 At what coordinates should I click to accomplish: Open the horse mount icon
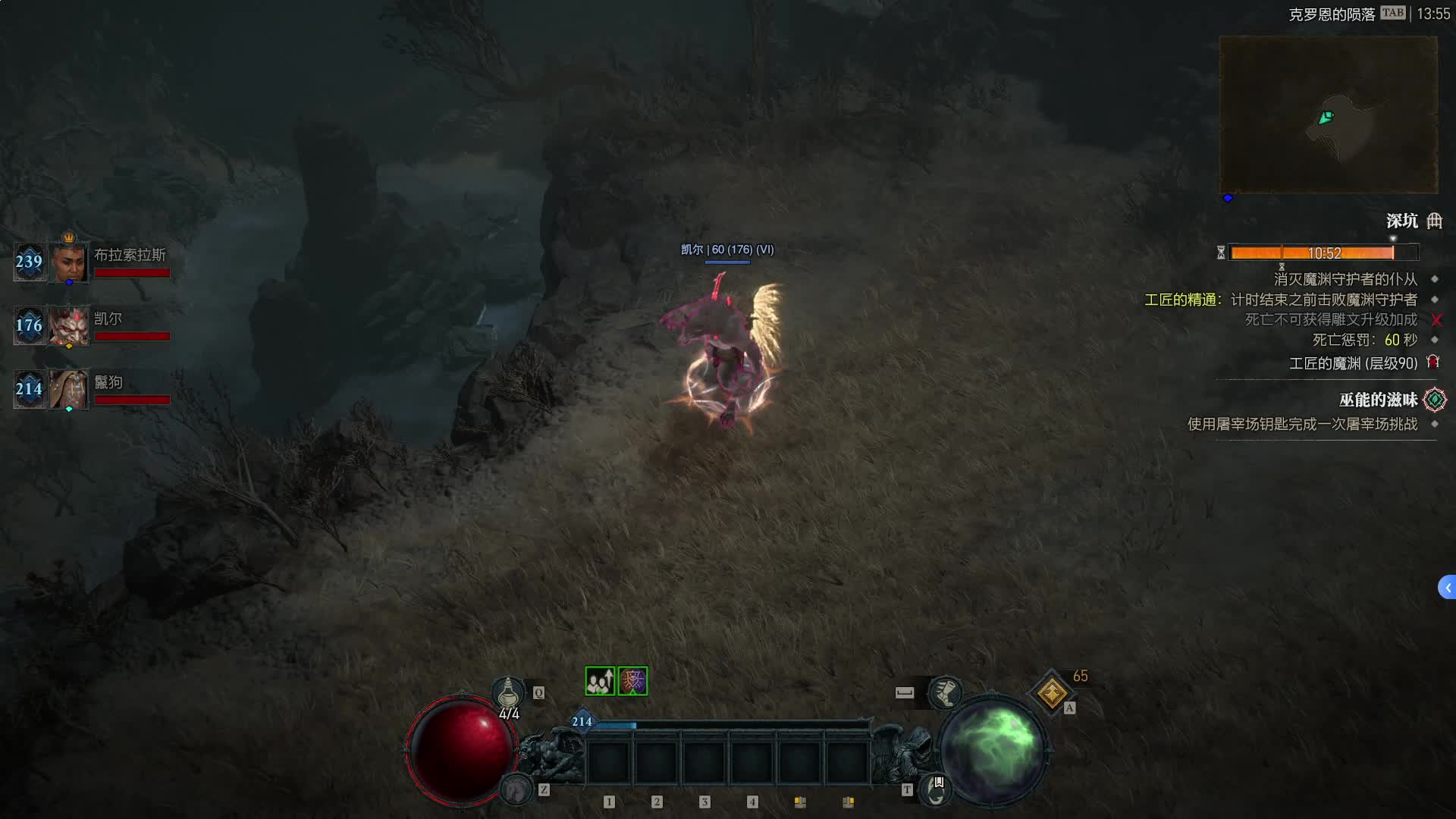[x=517, y=790]
